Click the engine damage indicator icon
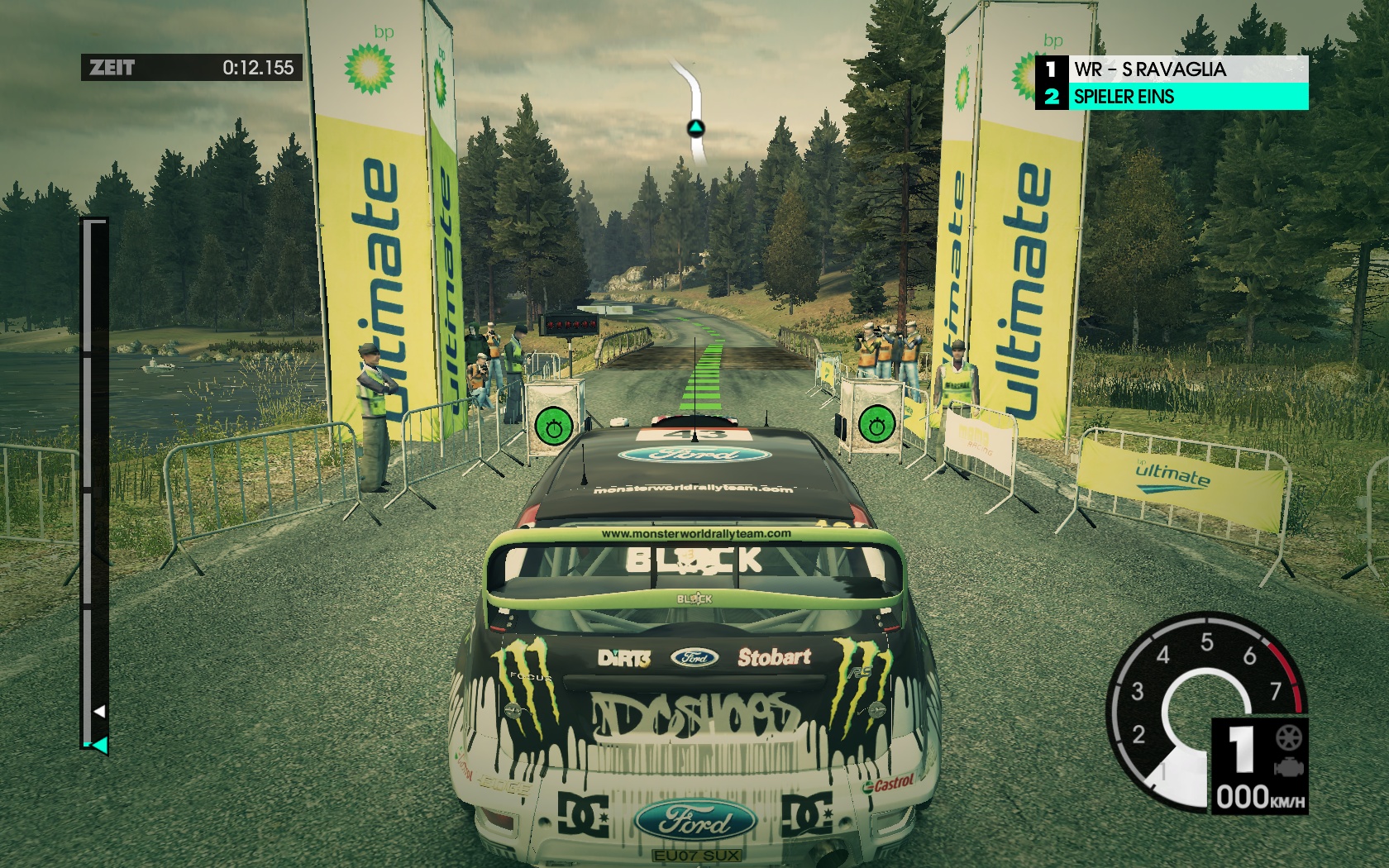1389x868 pixels. [1288, 768]
